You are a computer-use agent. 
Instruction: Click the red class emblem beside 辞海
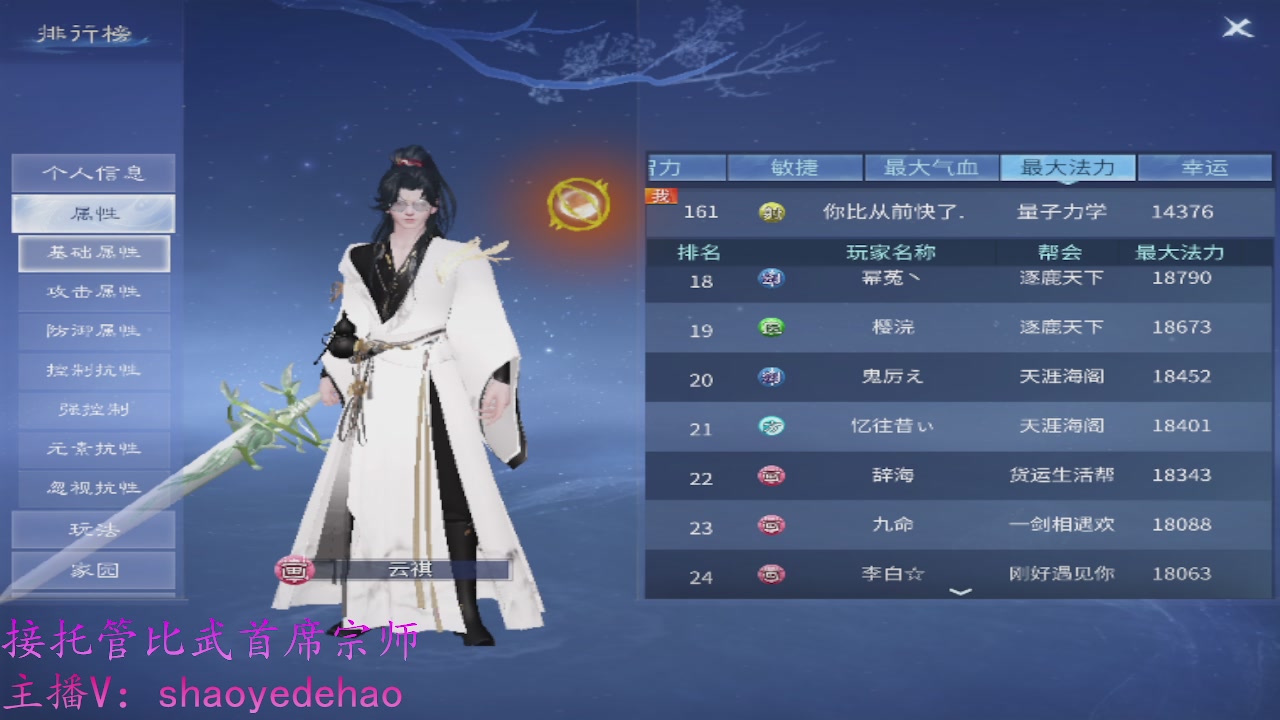[x=770, y=475]
